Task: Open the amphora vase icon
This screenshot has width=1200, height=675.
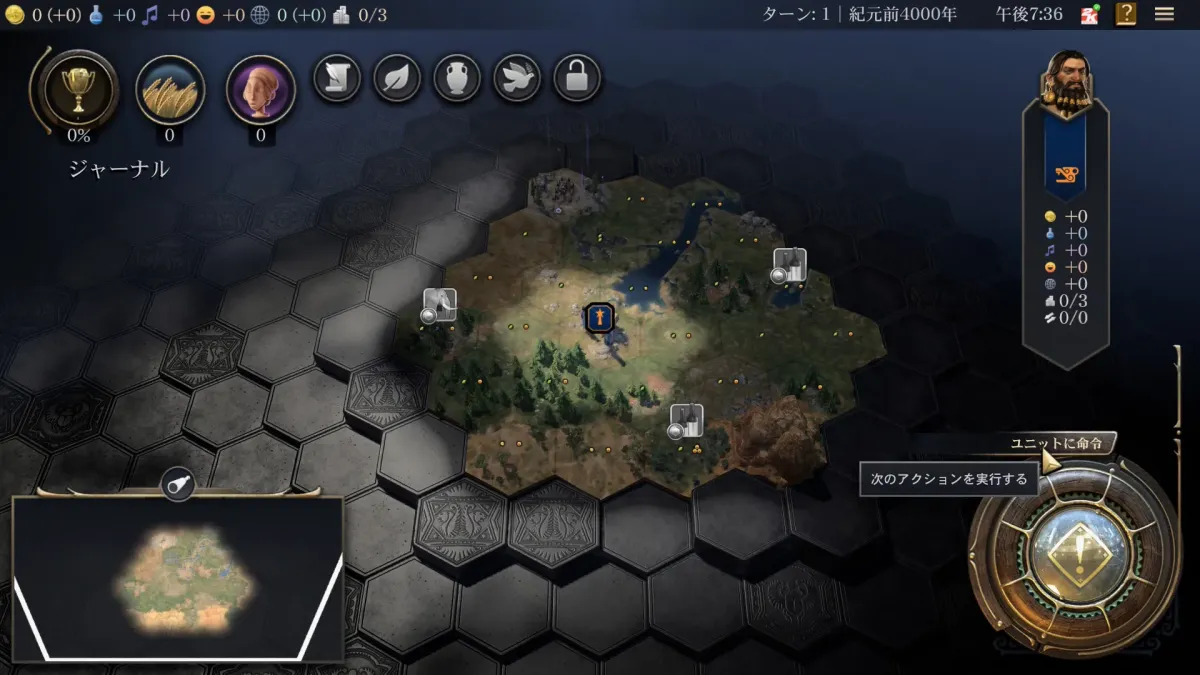Action: click(x=457, y=78)
